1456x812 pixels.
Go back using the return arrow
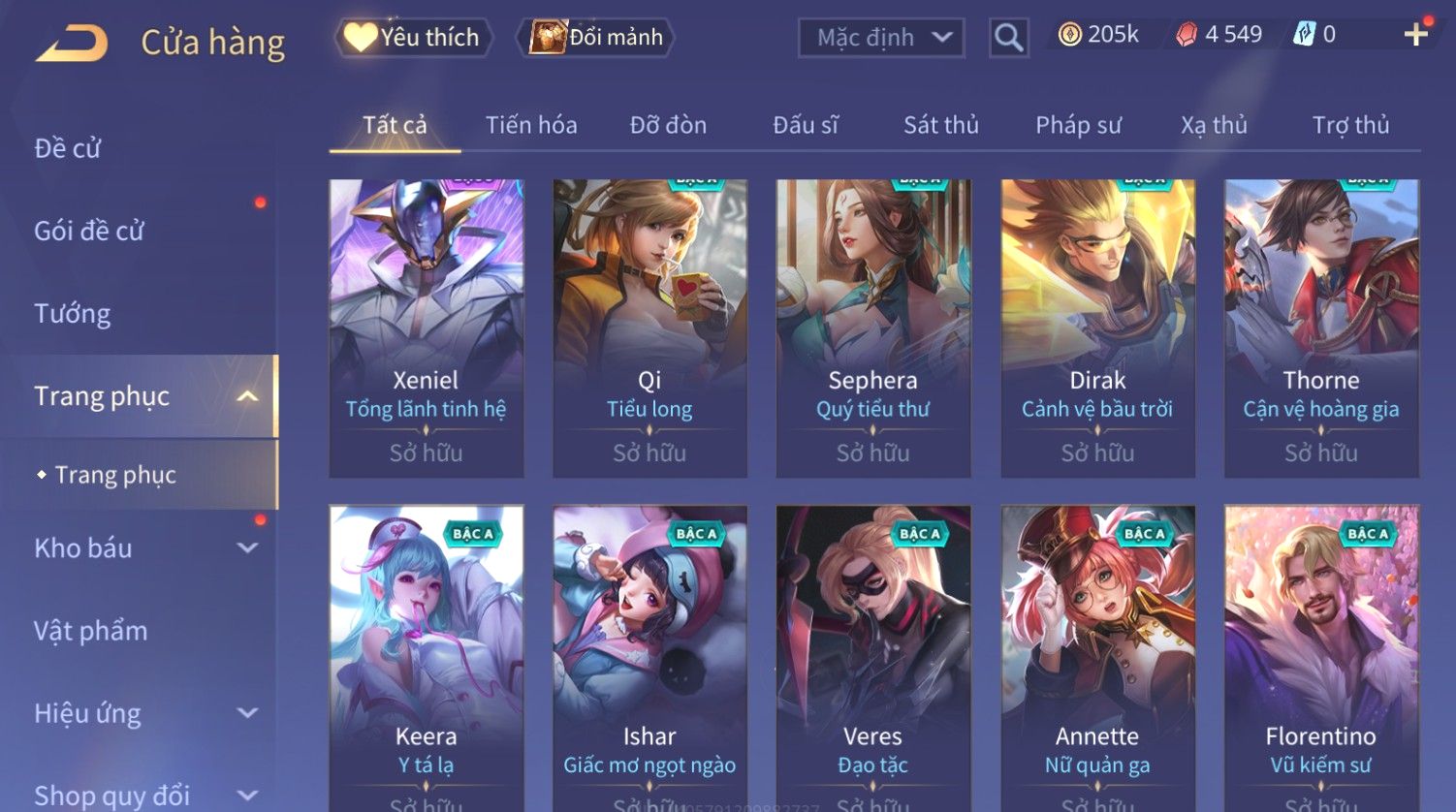tap(72, 44)
